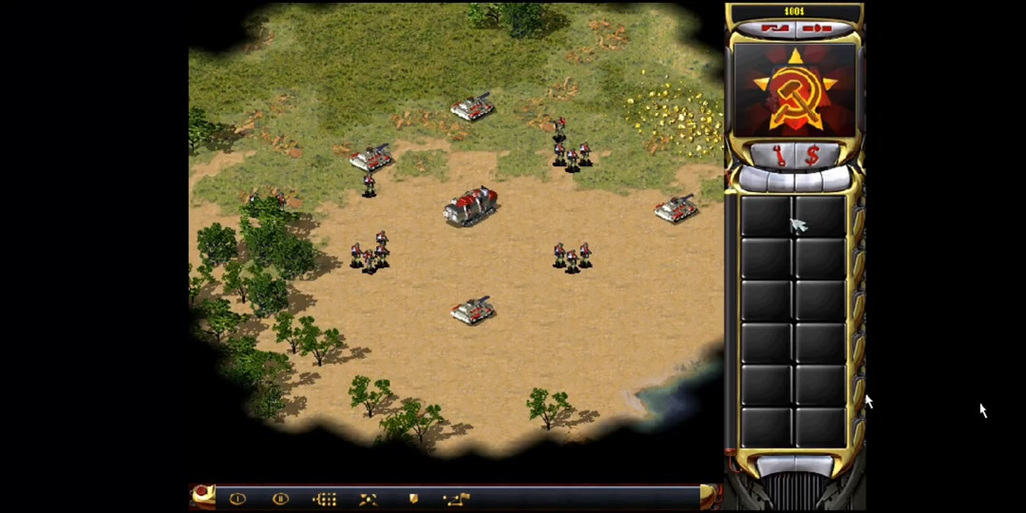Click the Soviet hammer-and-sickle radar screen

pos(795,91)
